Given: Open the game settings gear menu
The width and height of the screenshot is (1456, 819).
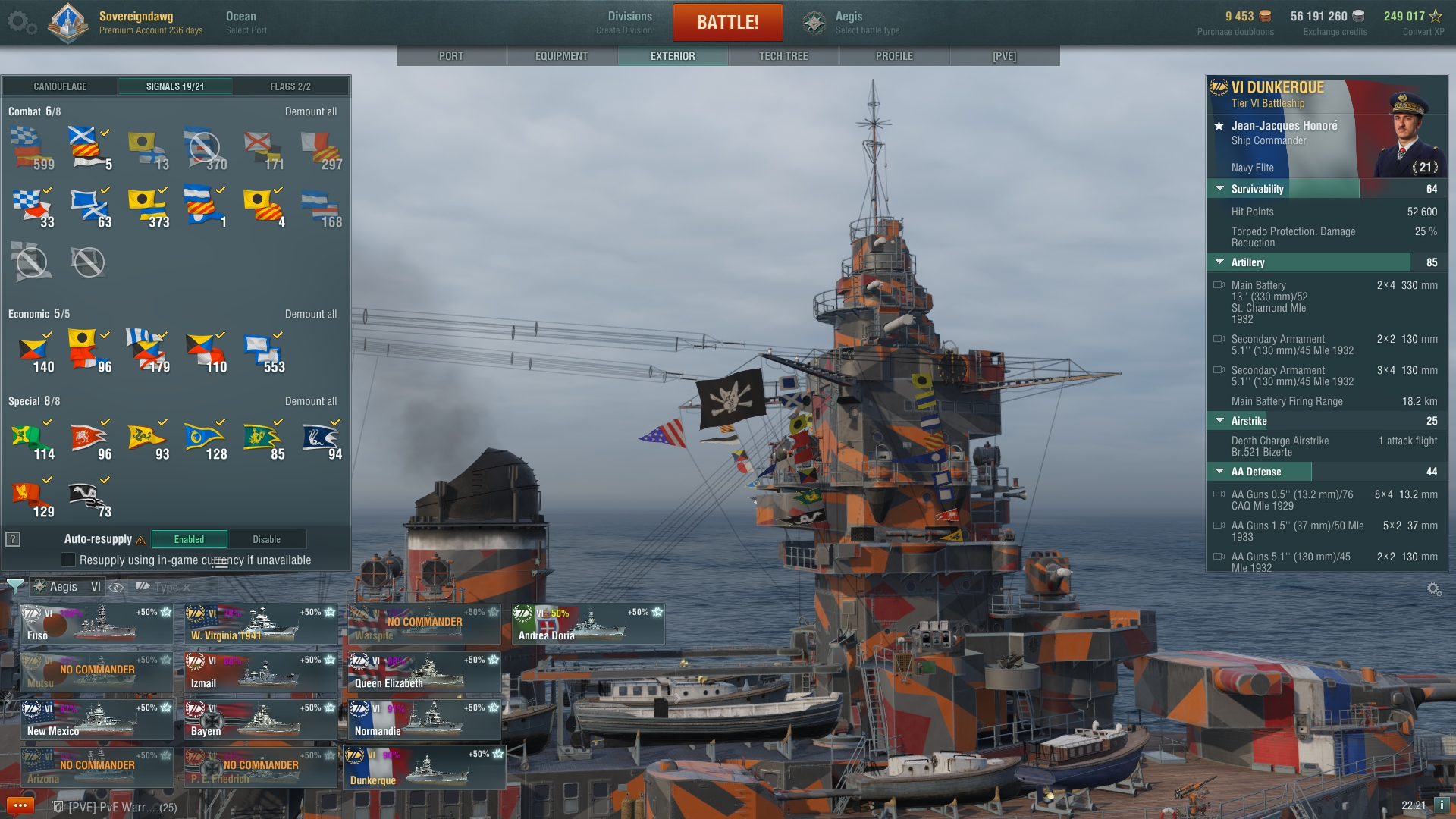Looking at the screenshot, I should [x=21, y=23].
